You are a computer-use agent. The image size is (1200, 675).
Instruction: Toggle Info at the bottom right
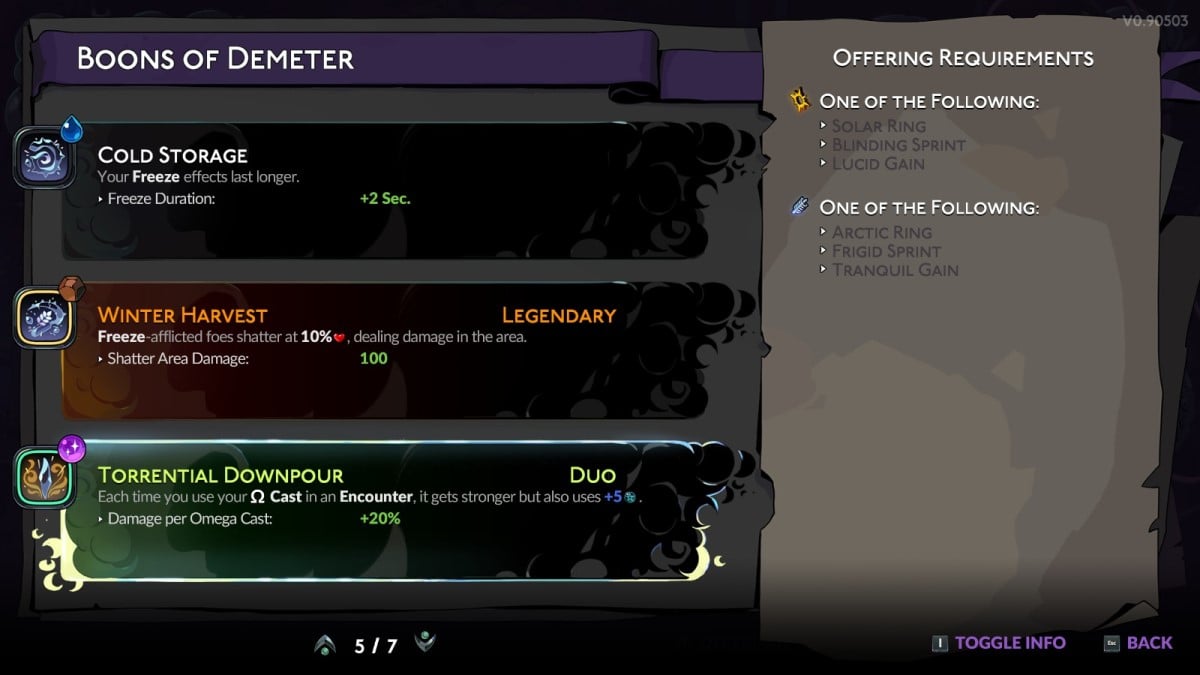[1000, 643]
